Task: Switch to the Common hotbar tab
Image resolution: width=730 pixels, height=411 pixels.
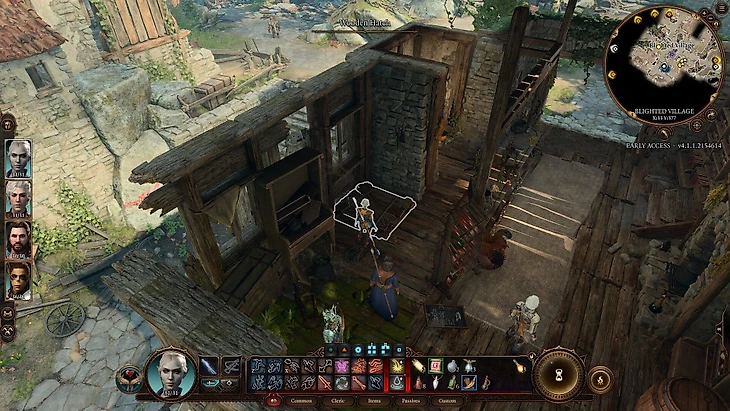Action: click(298, 400)
